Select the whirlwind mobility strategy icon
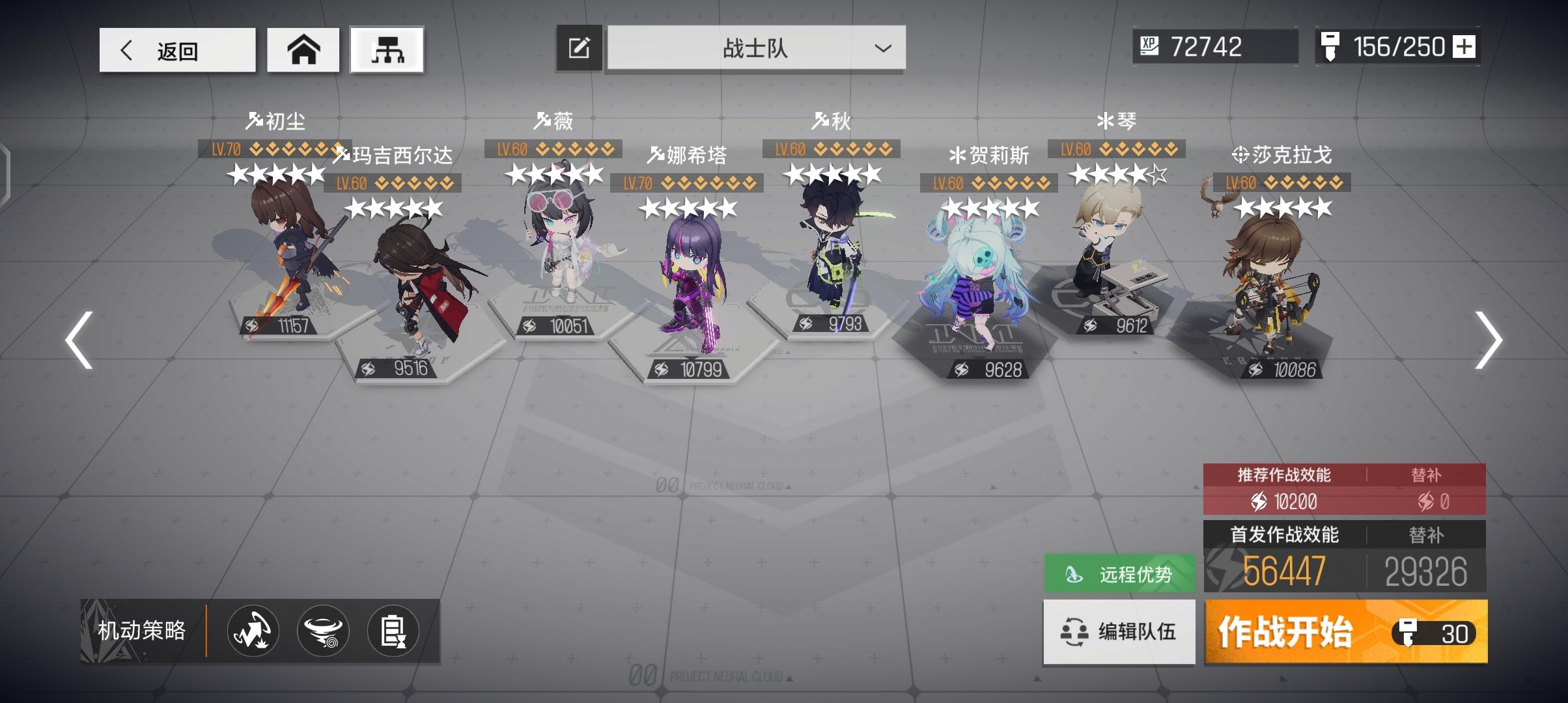This screenshot has height=703, width=1568. [x=324, y=631]
